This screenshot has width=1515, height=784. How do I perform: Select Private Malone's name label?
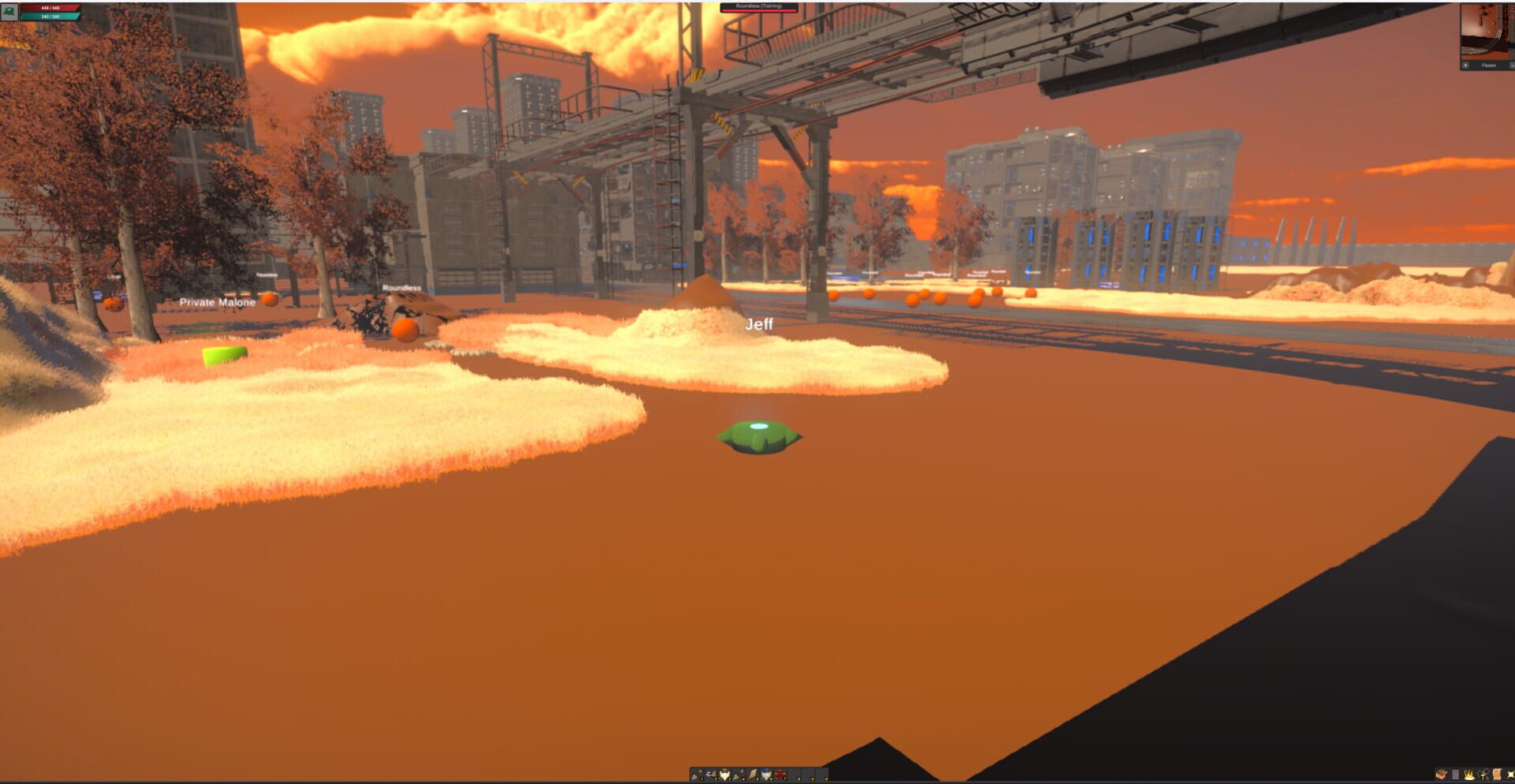219,301
